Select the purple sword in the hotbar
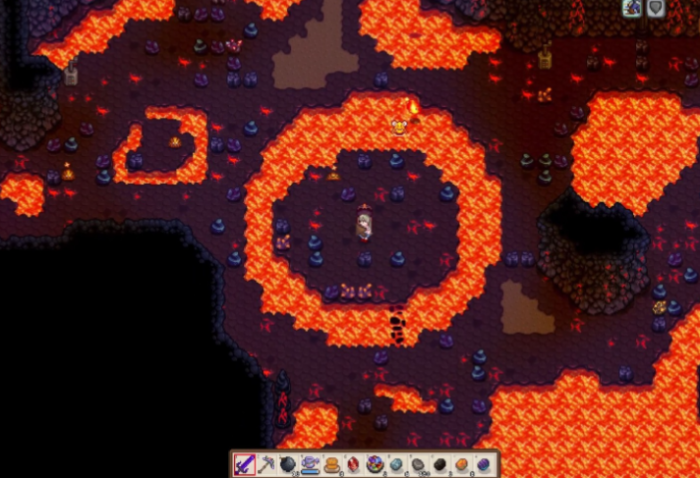 click(245, 464)
